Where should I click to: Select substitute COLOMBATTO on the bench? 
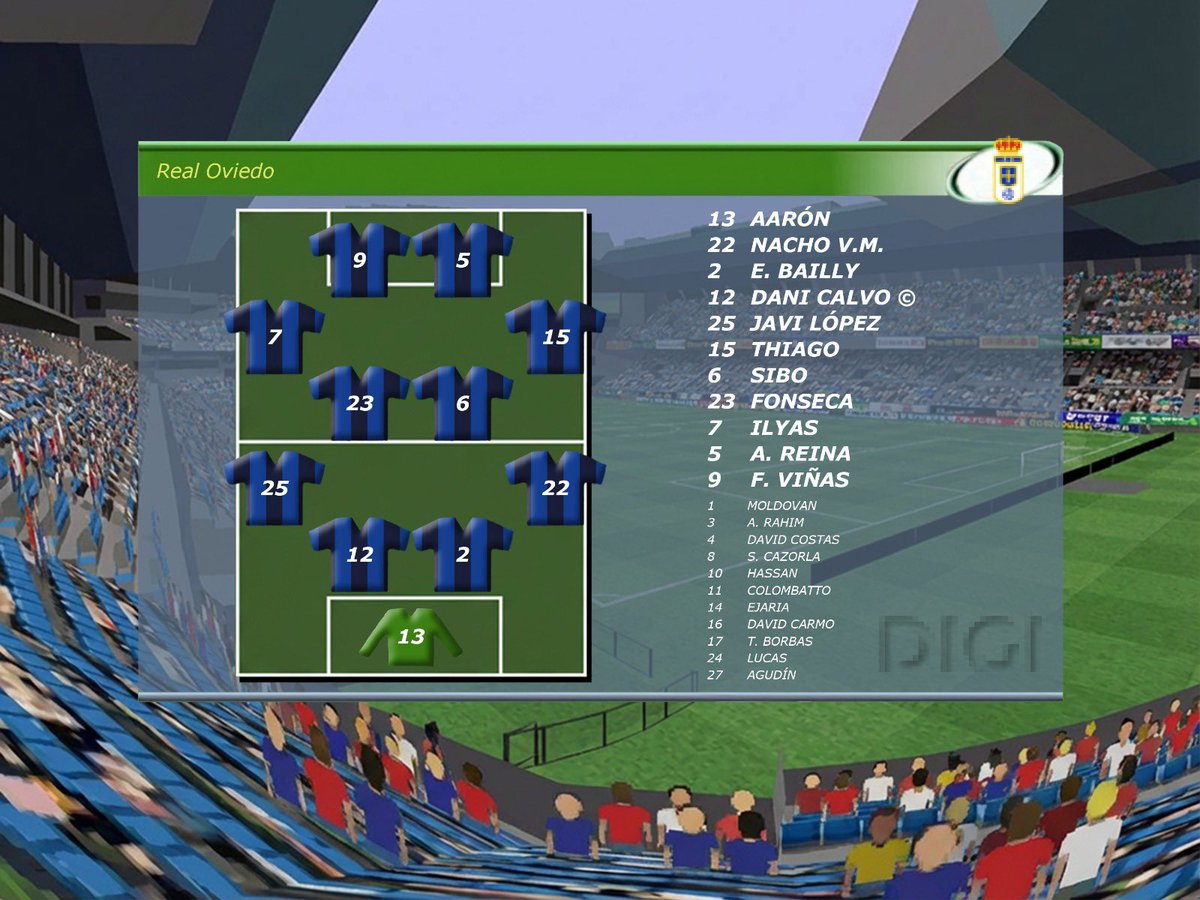click(788, 590)
